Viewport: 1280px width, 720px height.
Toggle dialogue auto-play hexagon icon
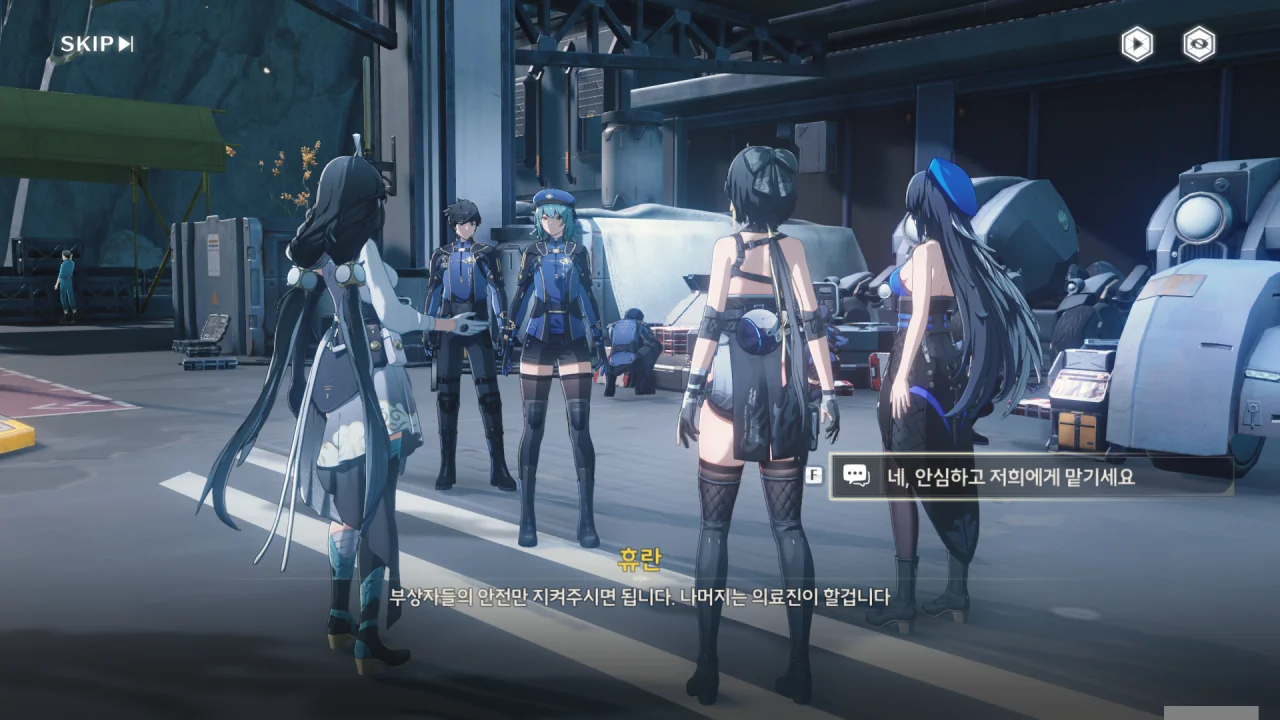click(1136, 44)
